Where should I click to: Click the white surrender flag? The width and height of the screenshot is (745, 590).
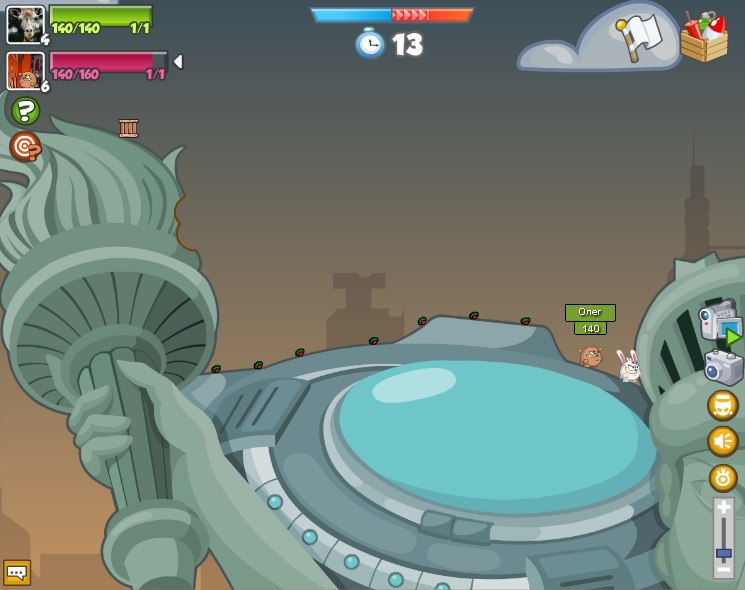tap(641, 36)
